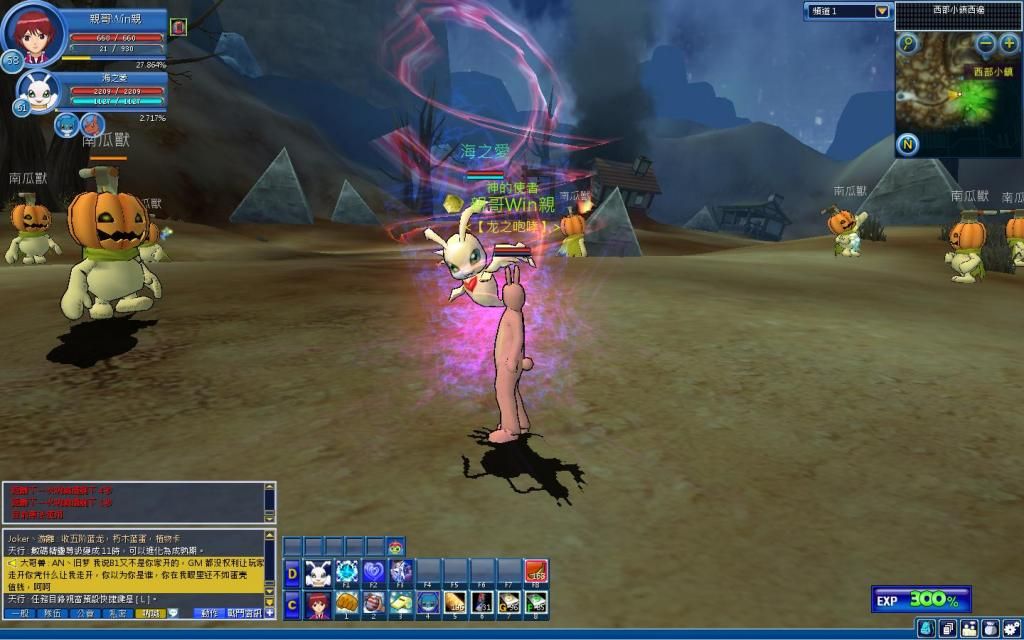
Task: Activate the blue heart skill in F2
Action: [x=373, y=573]
